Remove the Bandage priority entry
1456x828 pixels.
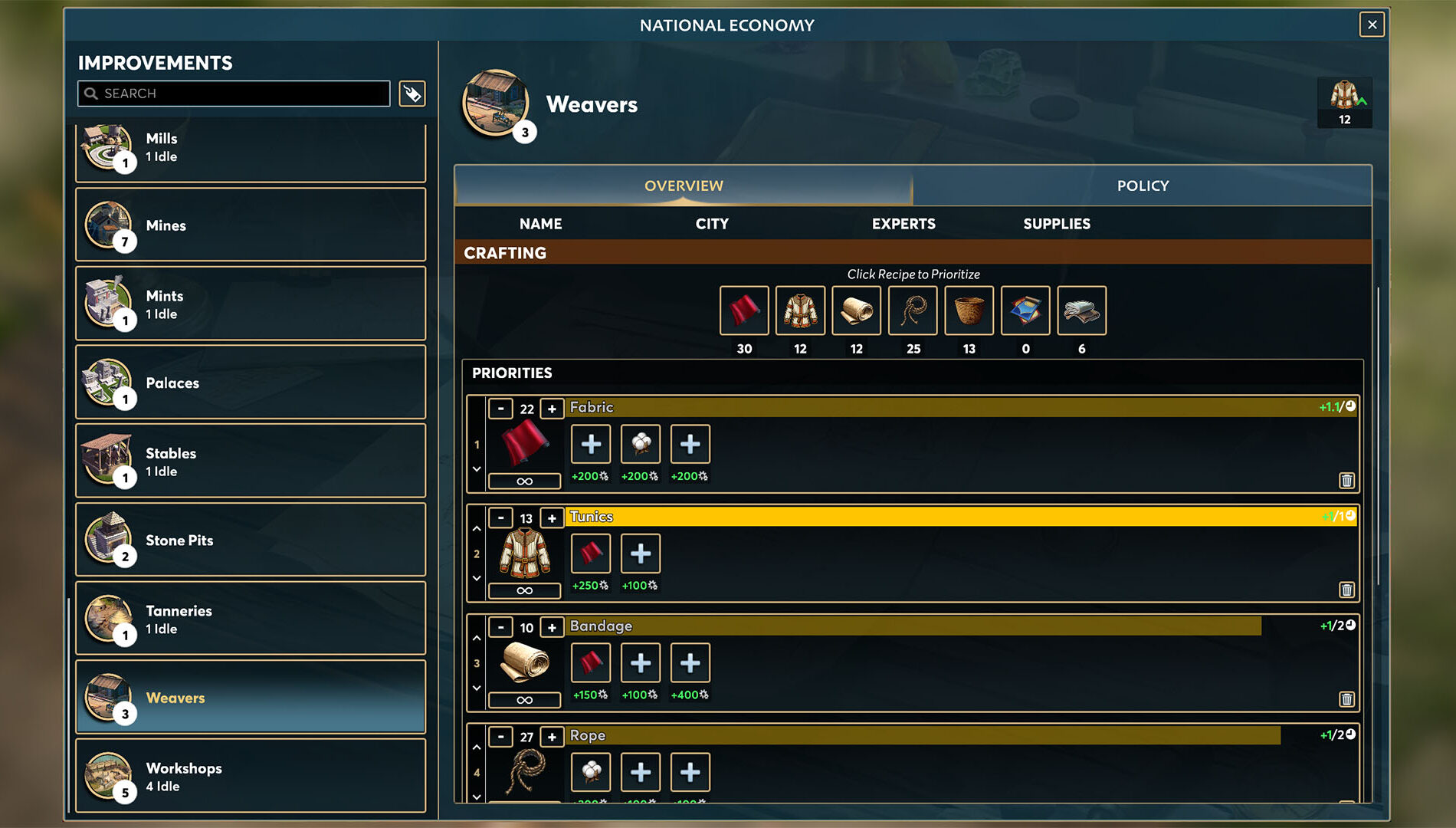point(1346,699)
